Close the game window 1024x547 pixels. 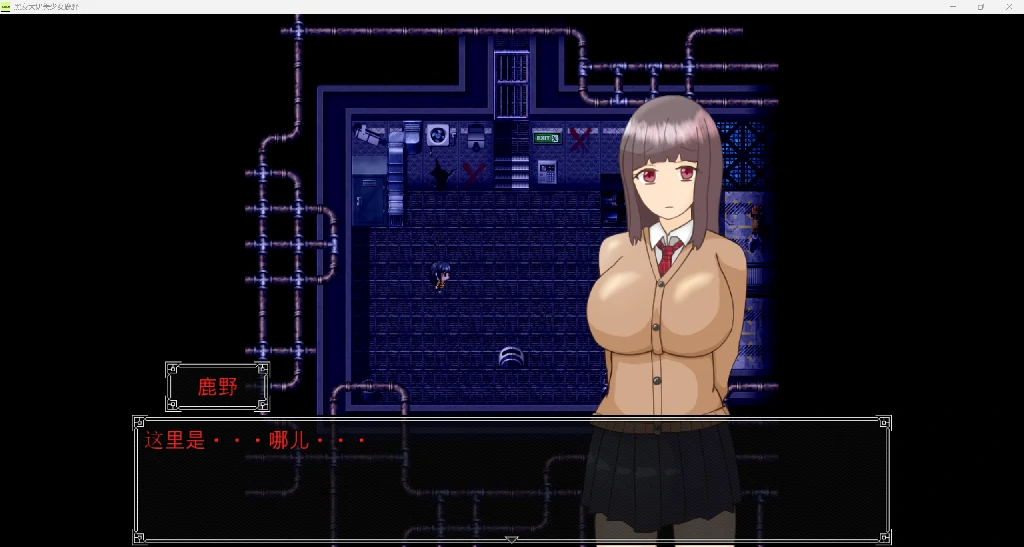click(x=1008, y=6)
